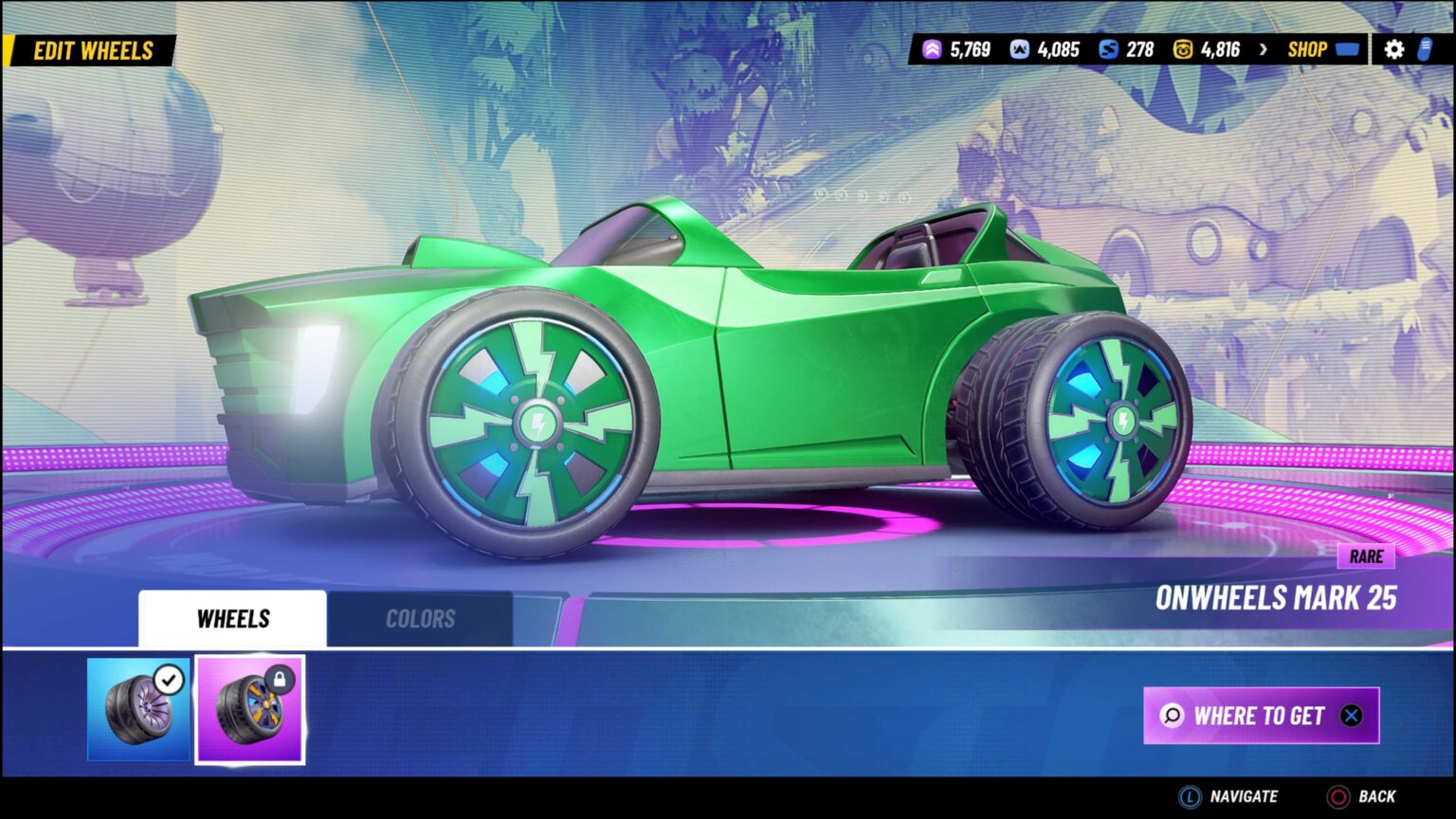Viewport: 1456px width, 819px height.
Task: Click the arrow after the currency totals
Action: pos(1262,48)
